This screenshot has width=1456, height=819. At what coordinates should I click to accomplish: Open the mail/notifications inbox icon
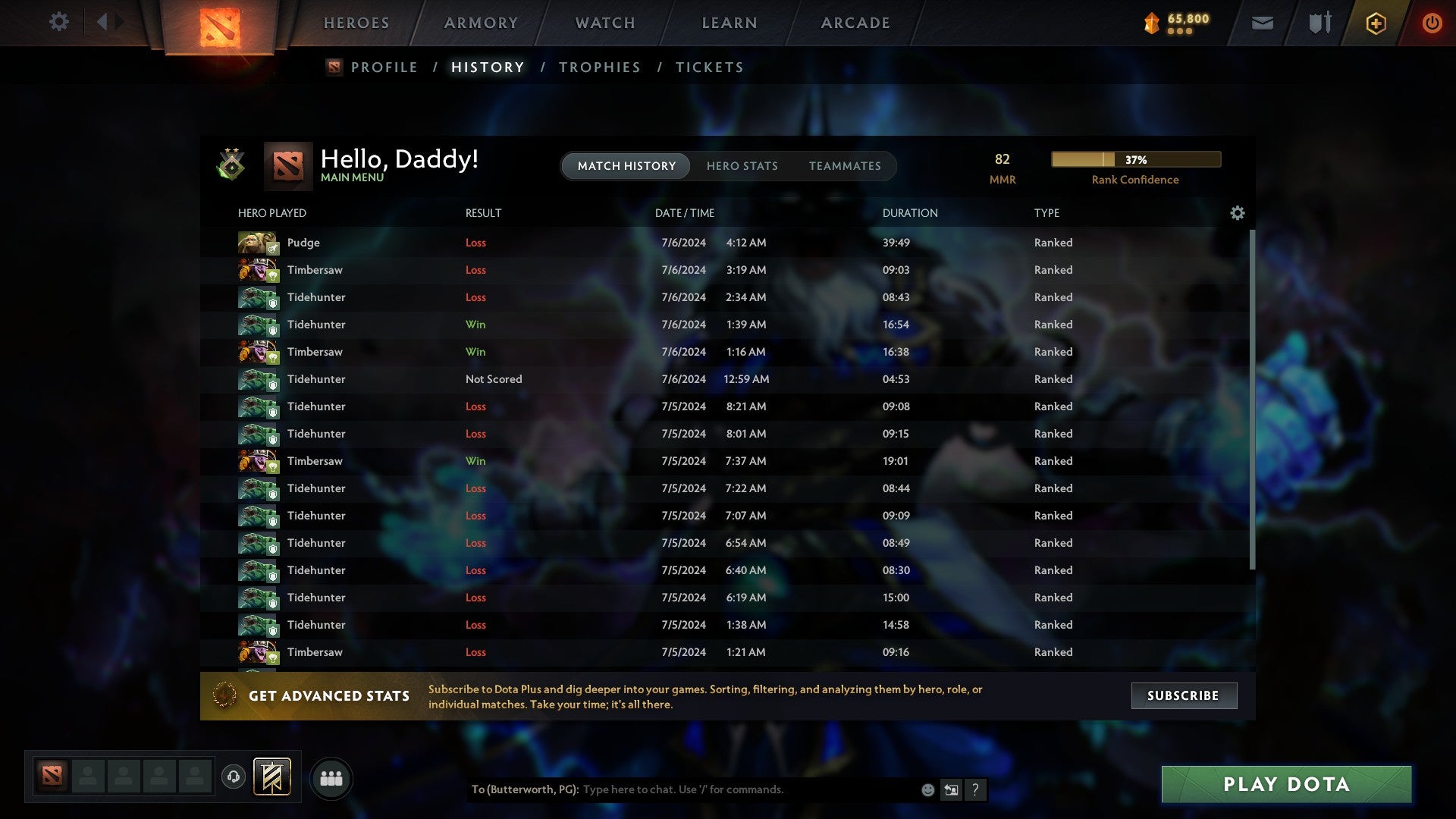click(x=1262, y=23)
